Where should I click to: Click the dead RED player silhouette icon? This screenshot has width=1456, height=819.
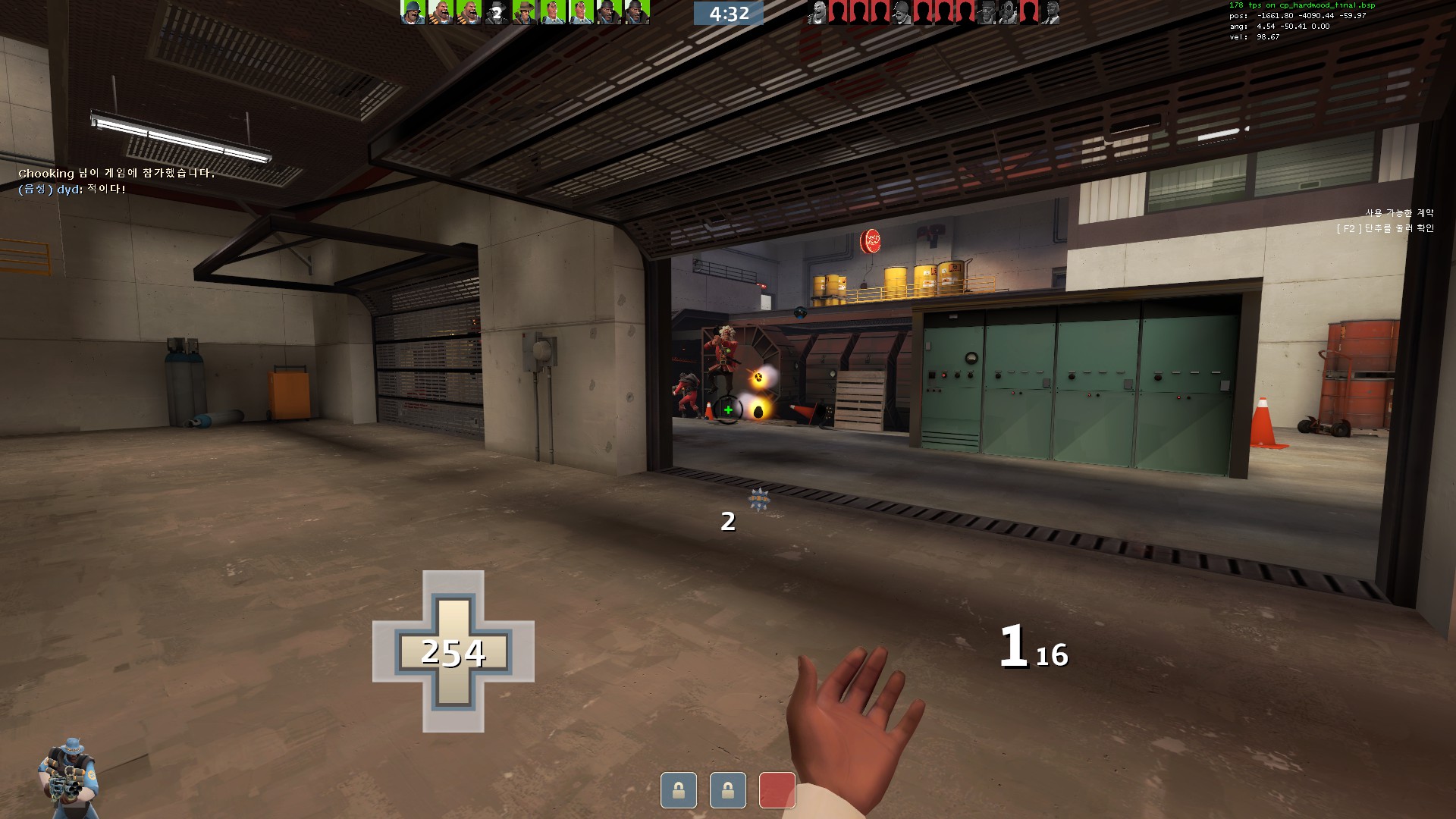(x=836, y=13)
